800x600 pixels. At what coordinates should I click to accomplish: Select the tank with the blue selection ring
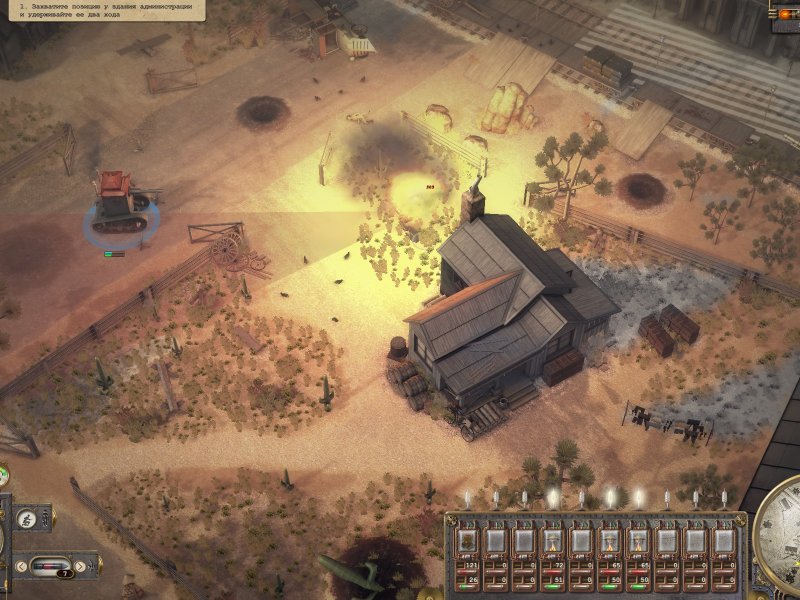(121, 203)
